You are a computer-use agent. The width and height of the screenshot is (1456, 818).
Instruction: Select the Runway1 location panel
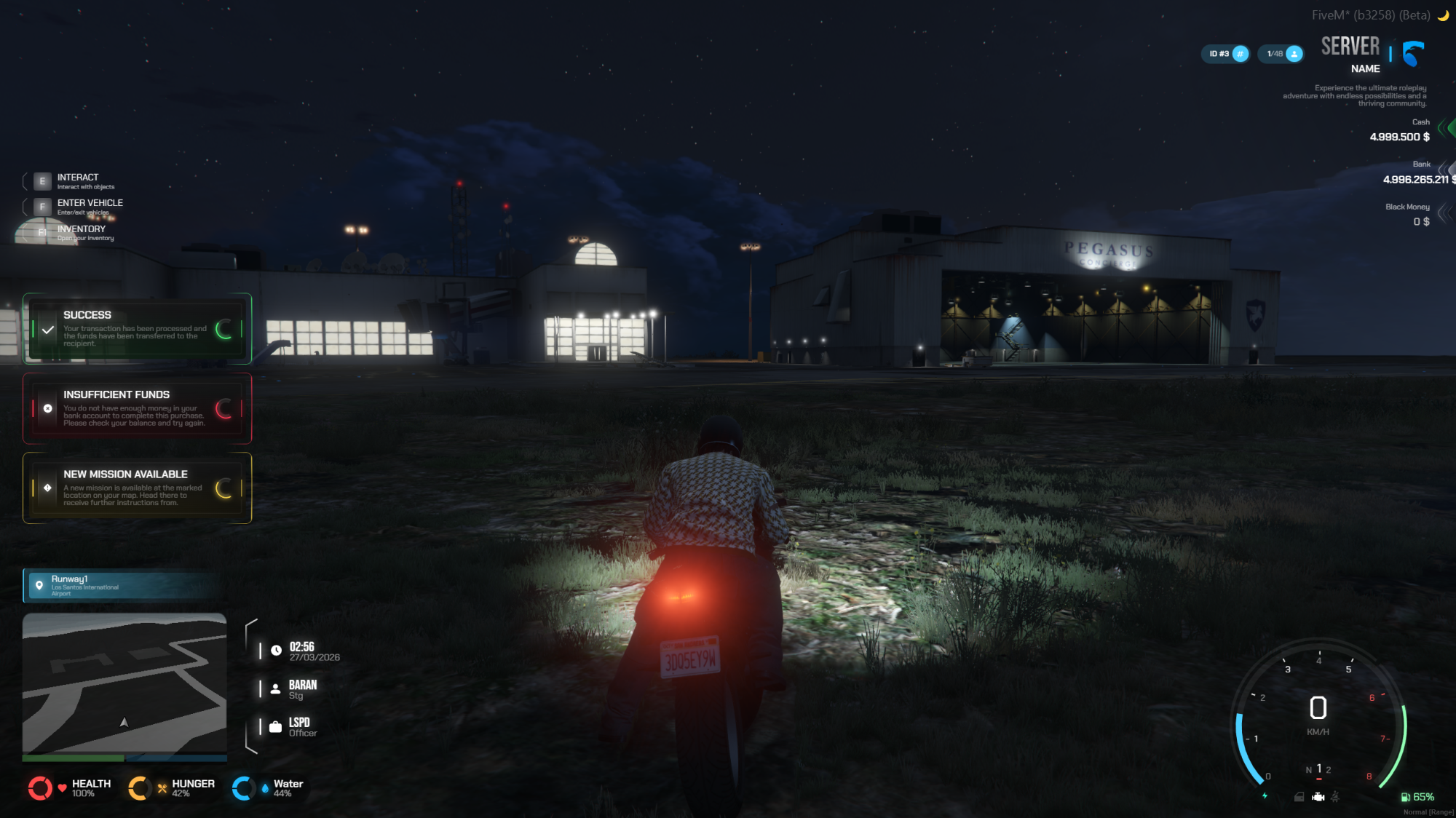[122, 586]
